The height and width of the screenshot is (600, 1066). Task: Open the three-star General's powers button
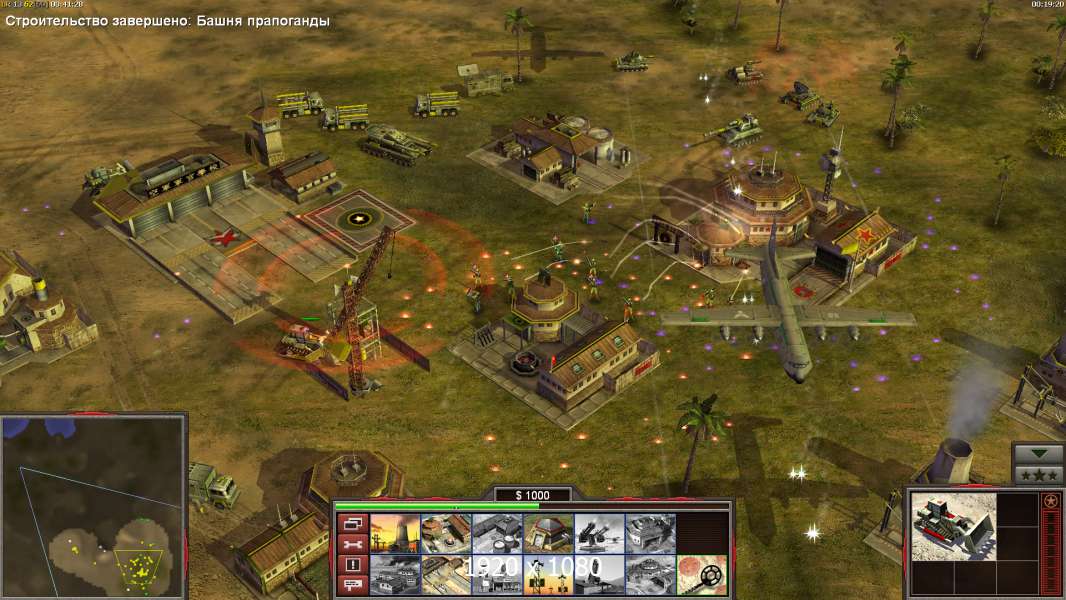[x=1038, y=474]
